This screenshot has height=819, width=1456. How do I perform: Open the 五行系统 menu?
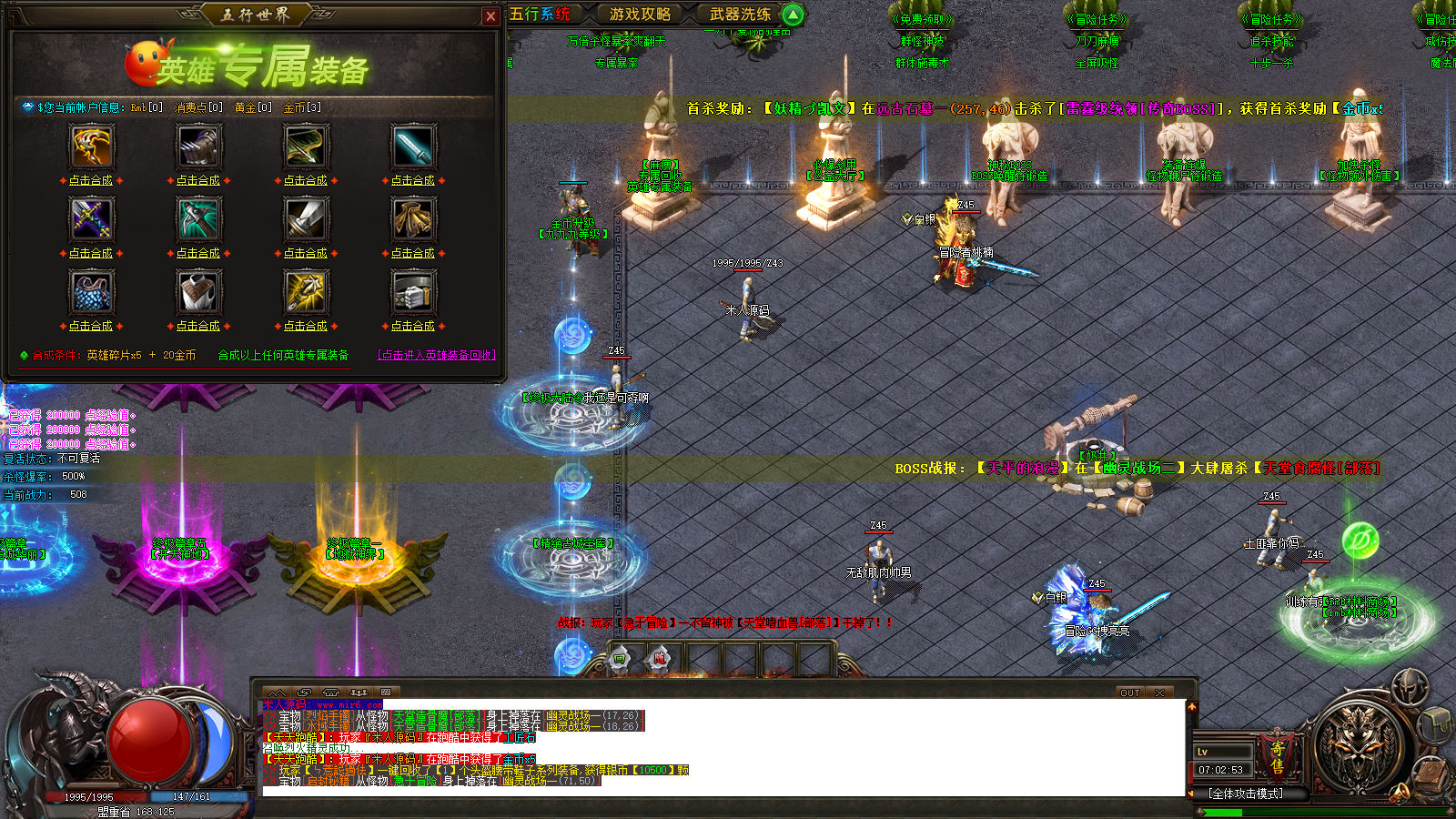541,14
